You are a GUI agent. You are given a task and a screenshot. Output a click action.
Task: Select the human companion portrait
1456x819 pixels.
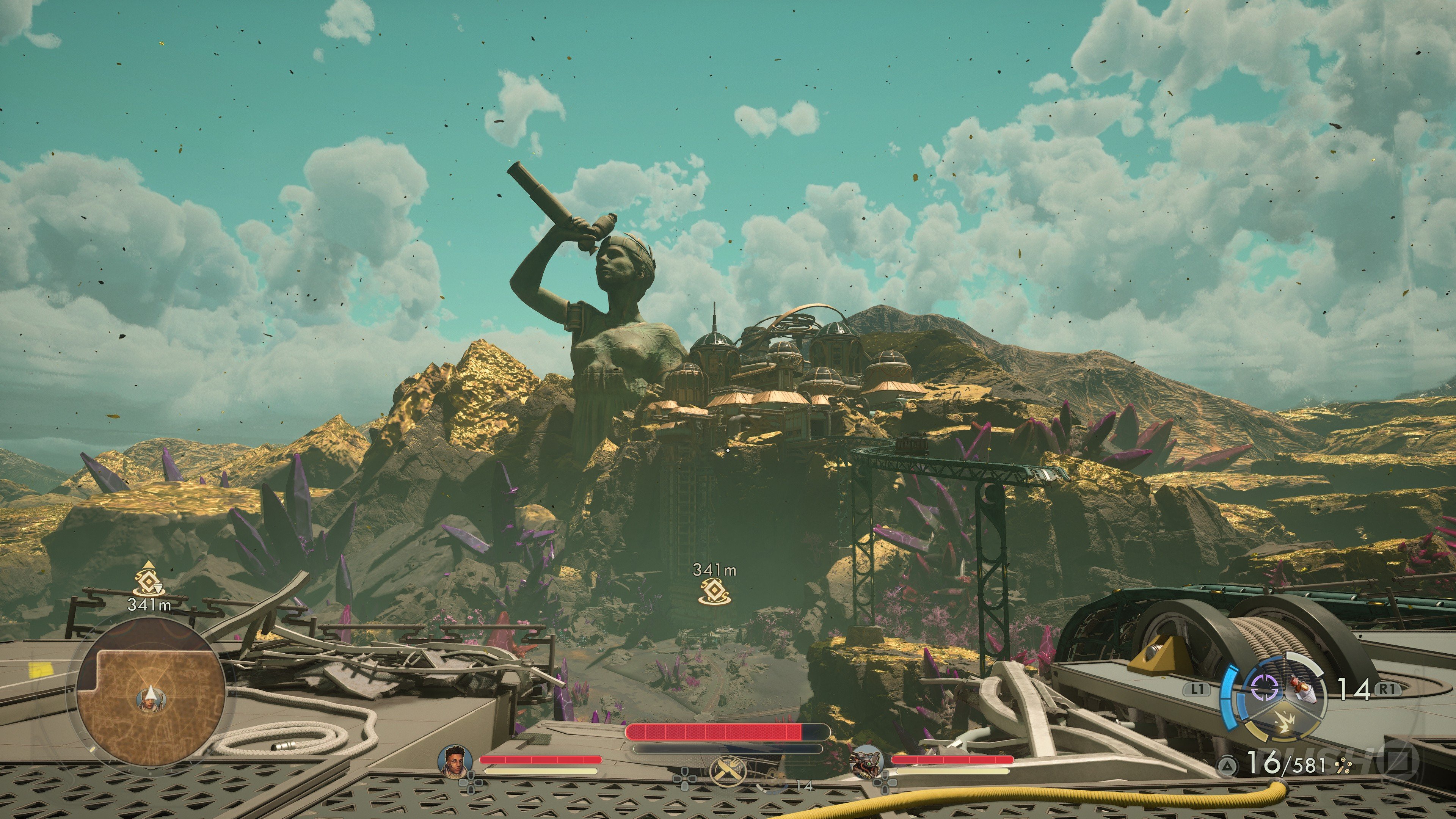pos(455,758)
